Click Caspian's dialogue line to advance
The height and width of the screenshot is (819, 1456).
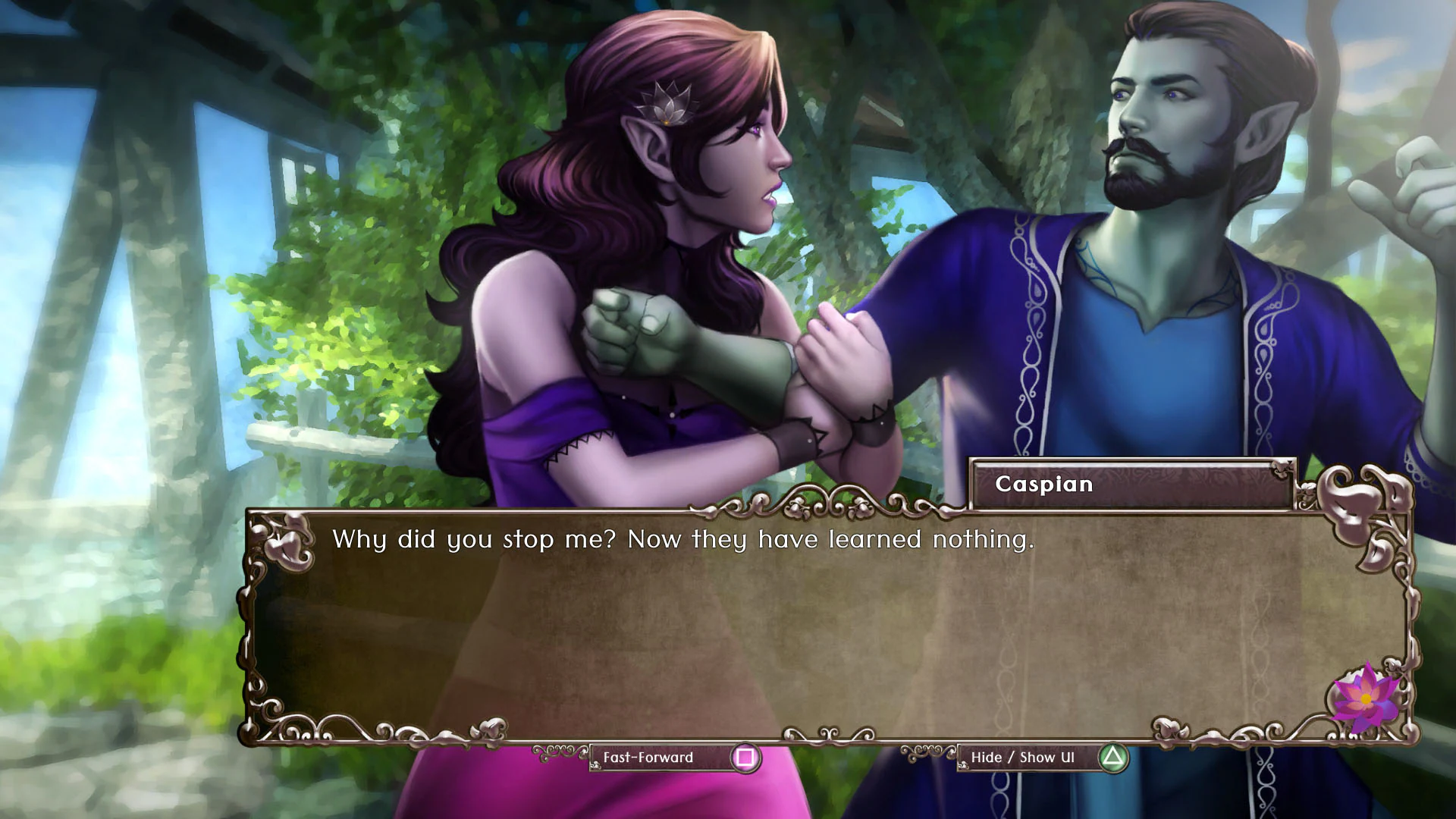point(681,540)
